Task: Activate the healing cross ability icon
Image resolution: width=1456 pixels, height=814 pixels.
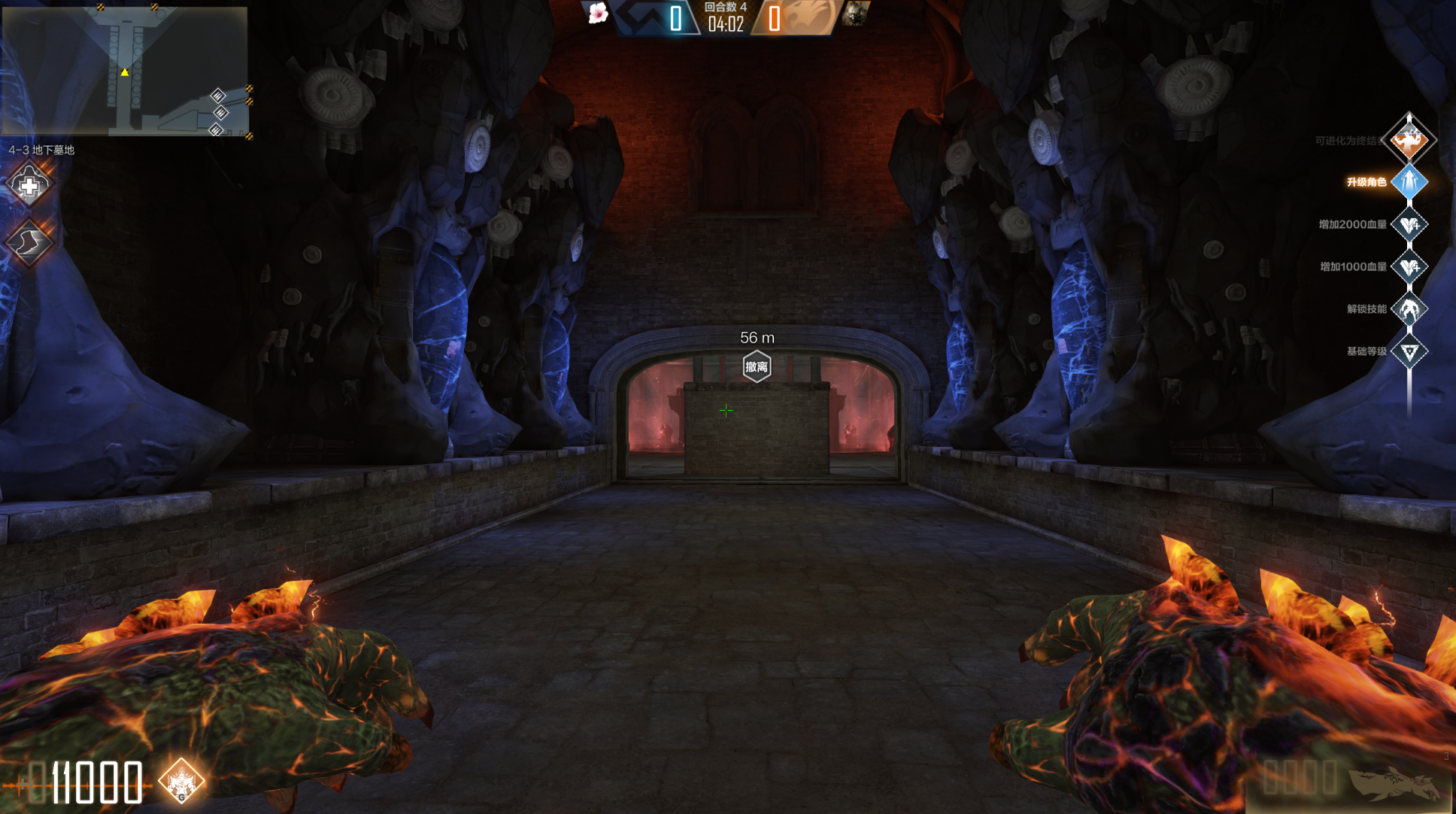Action: point(29,185)
